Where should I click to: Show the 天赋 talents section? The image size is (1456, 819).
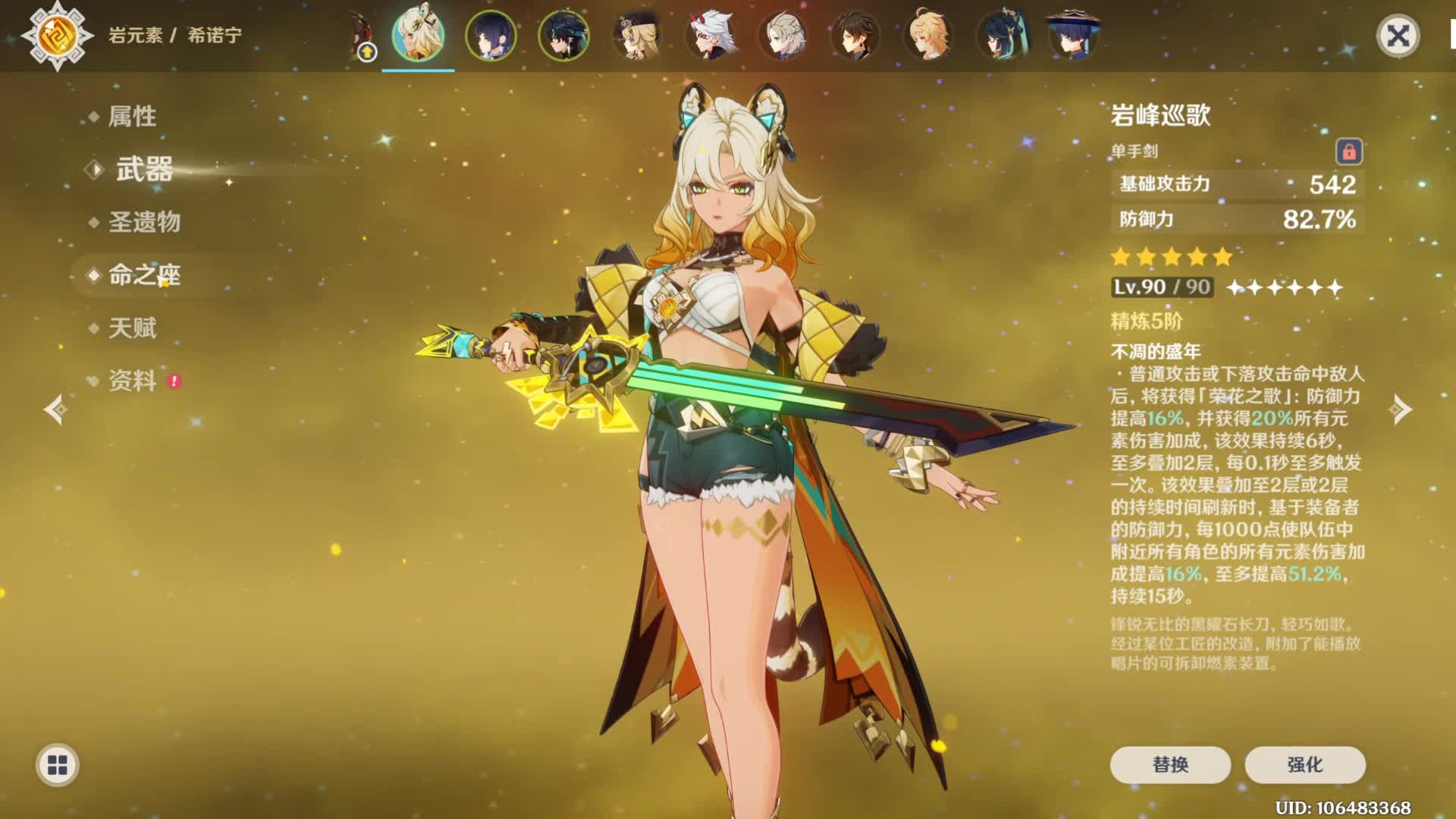132,328
